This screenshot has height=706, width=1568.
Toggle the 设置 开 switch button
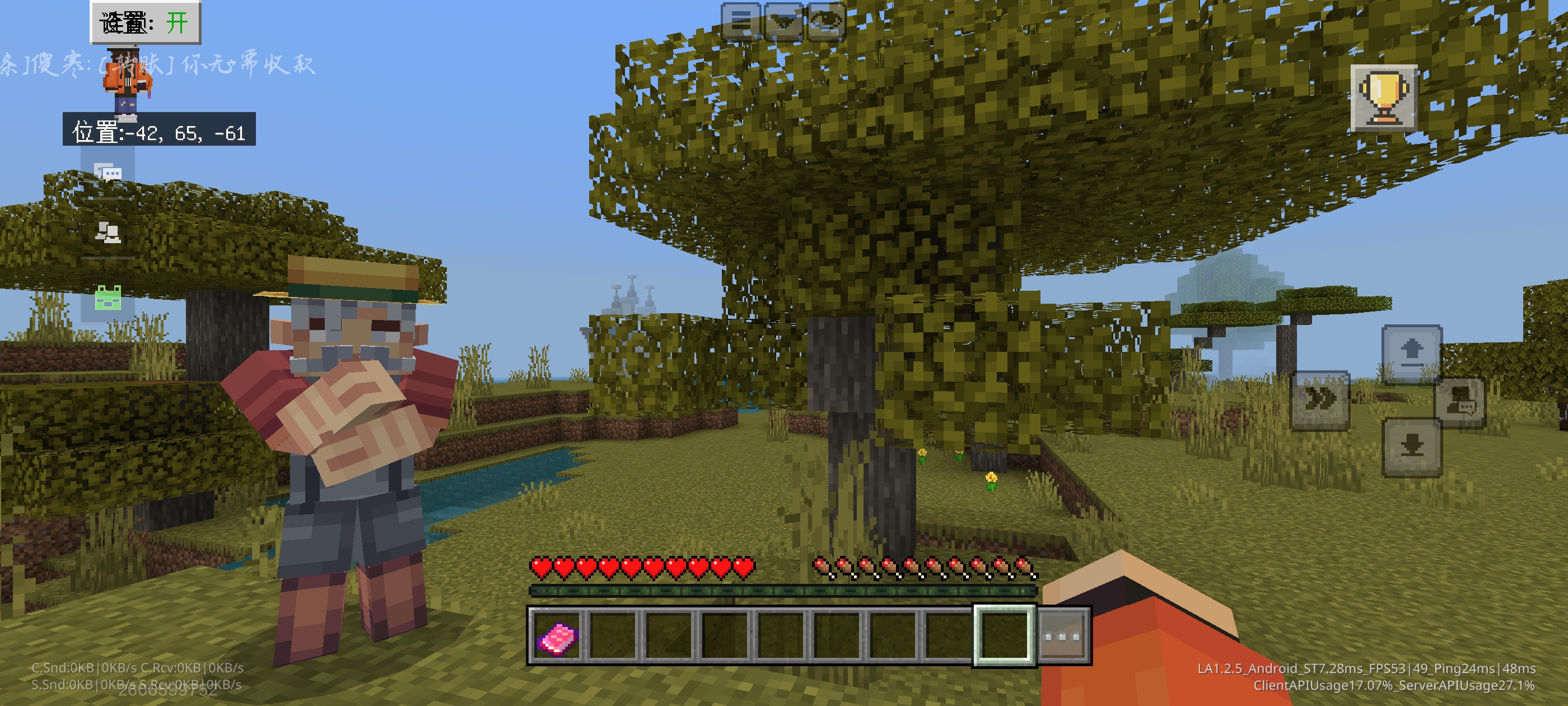pyautogui.click(x=146, y=23)
